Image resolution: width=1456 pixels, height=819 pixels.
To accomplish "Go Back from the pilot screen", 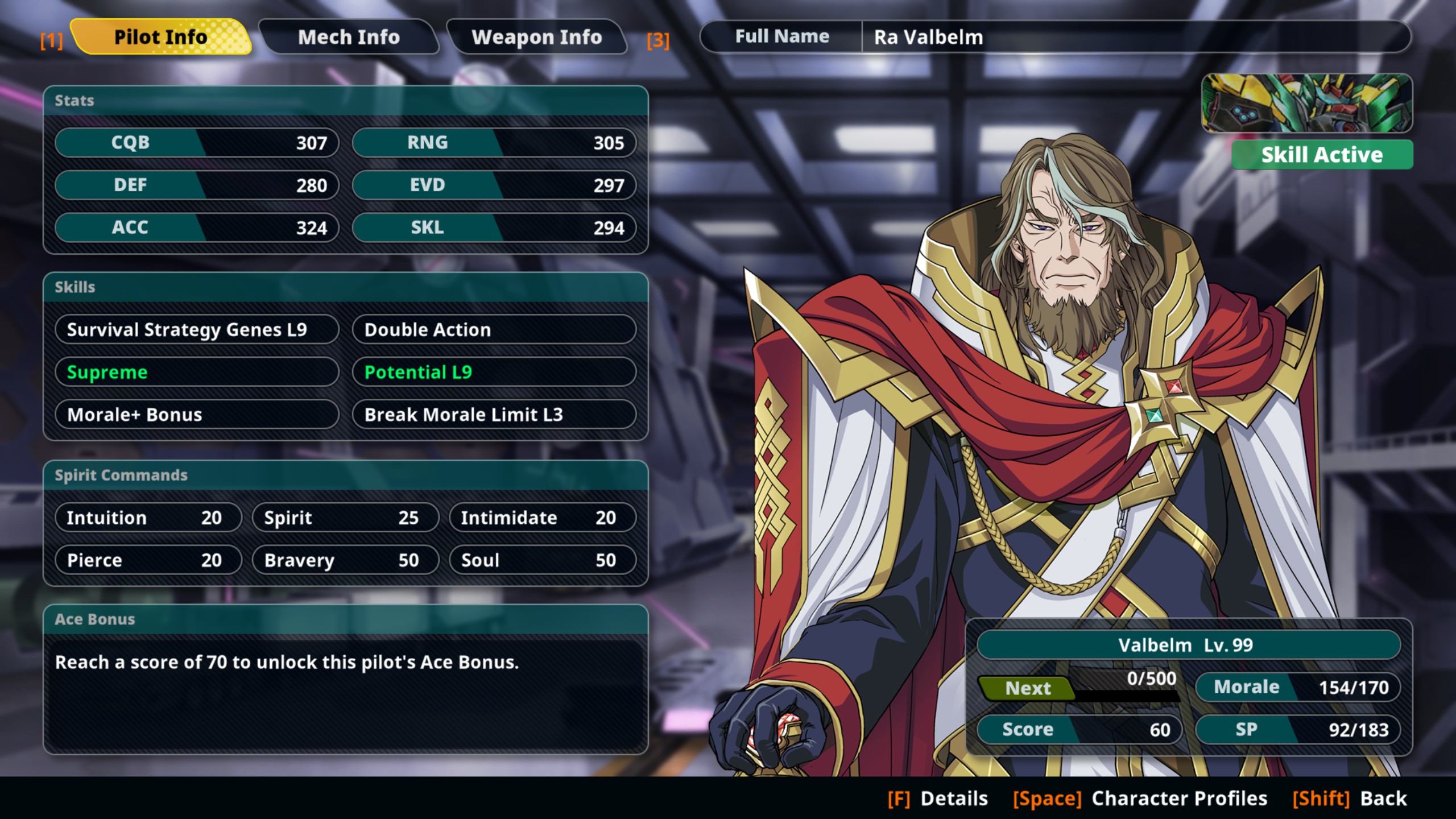I will coord(1350,799).
